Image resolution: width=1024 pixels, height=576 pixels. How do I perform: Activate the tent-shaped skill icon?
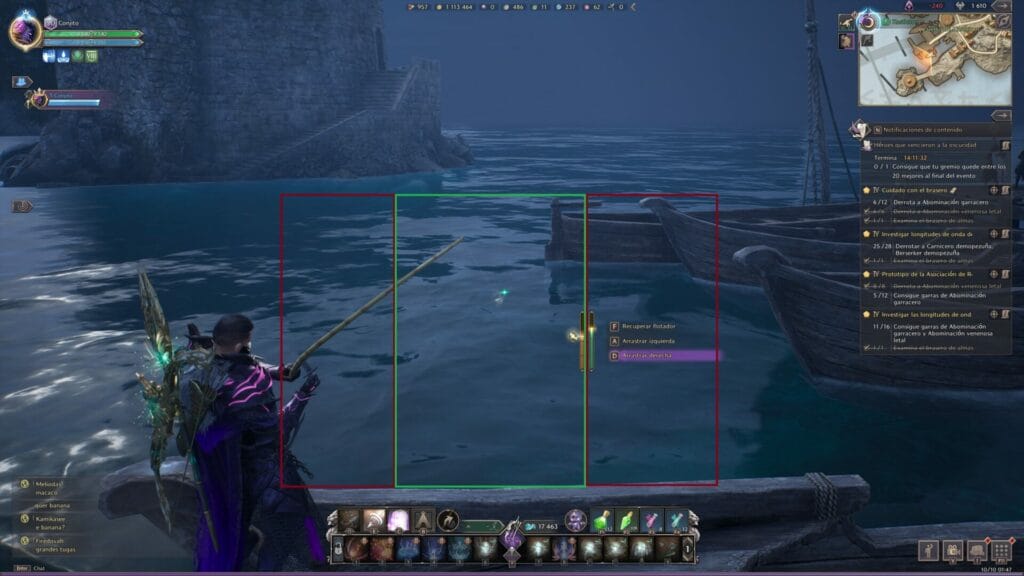click(x=423, y=521)
